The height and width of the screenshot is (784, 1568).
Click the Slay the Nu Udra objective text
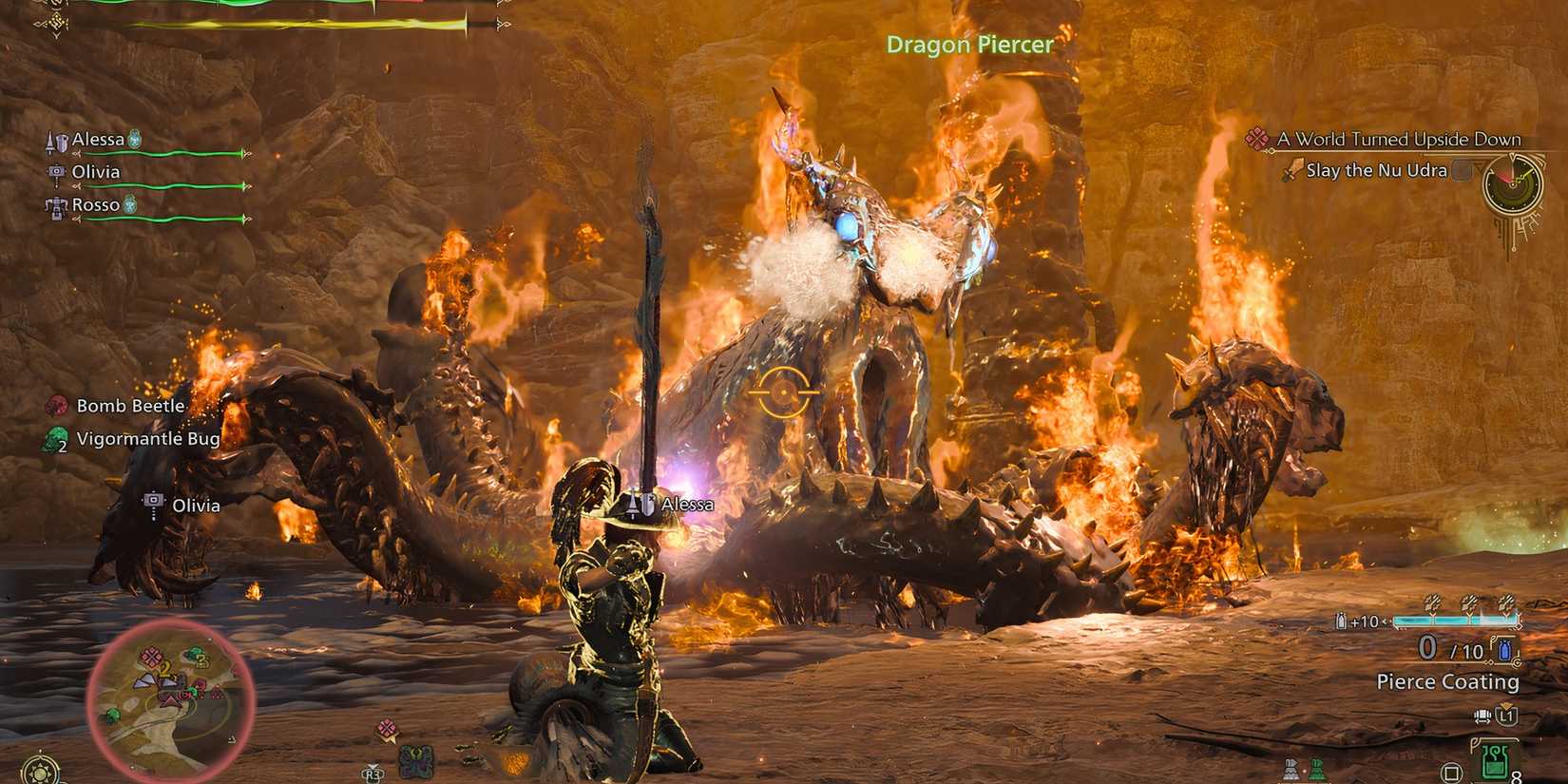pyautogui.click(x=1375, y=170)
